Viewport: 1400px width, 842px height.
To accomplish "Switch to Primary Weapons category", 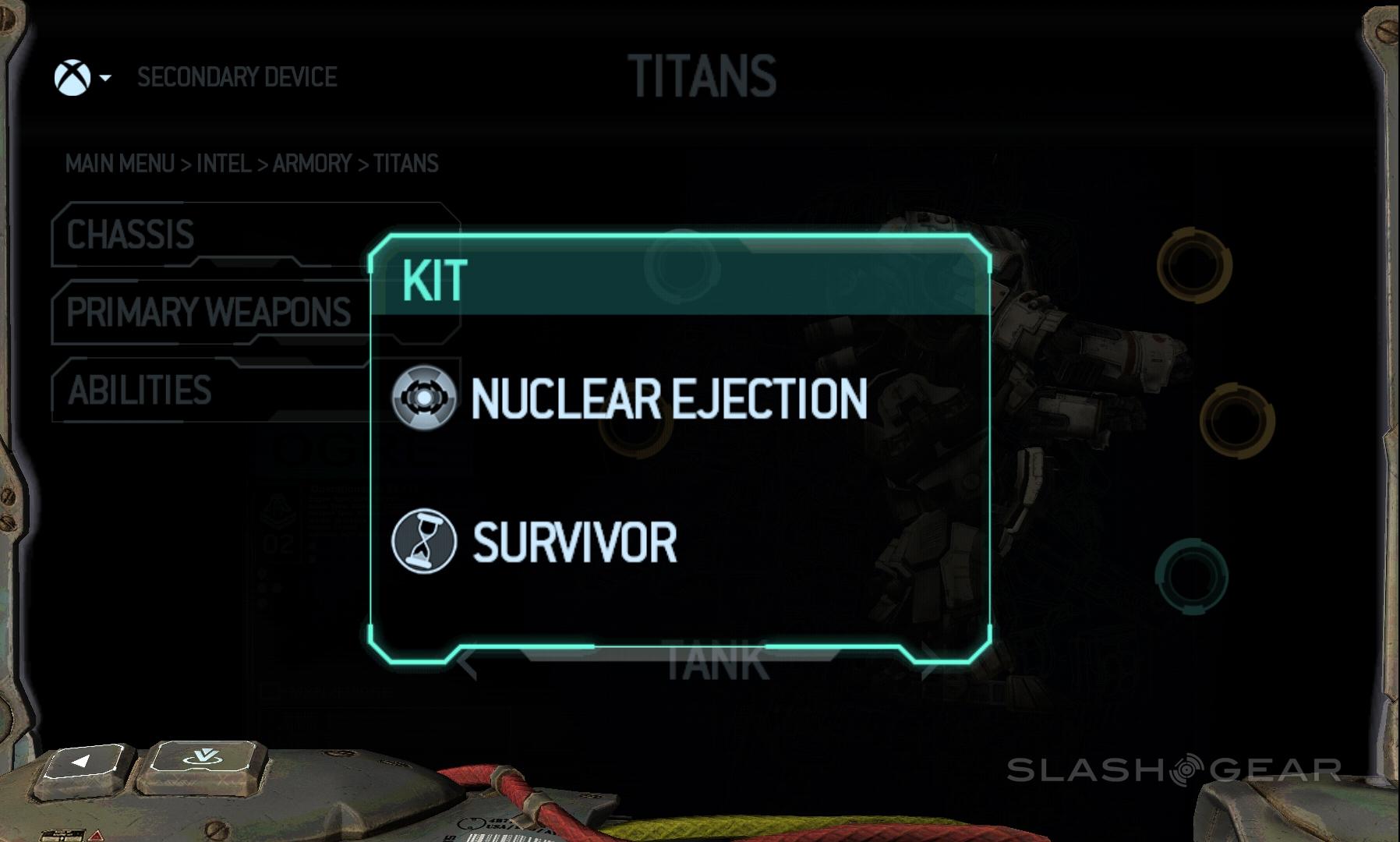I will click(x=208, y=312).
